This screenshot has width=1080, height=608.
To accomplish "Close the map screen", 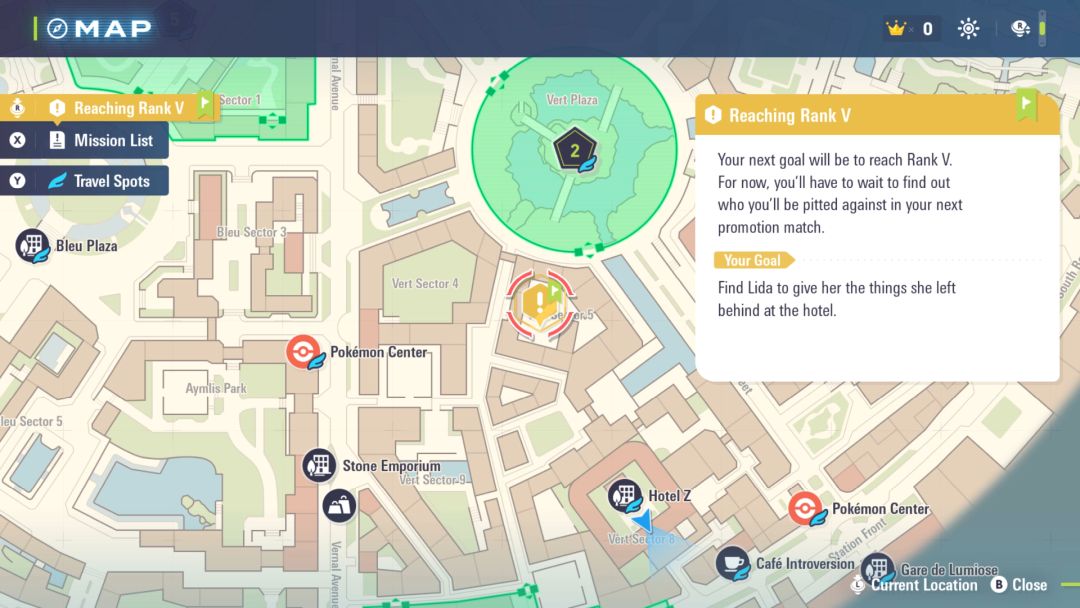I will [x=1019, y=585].
